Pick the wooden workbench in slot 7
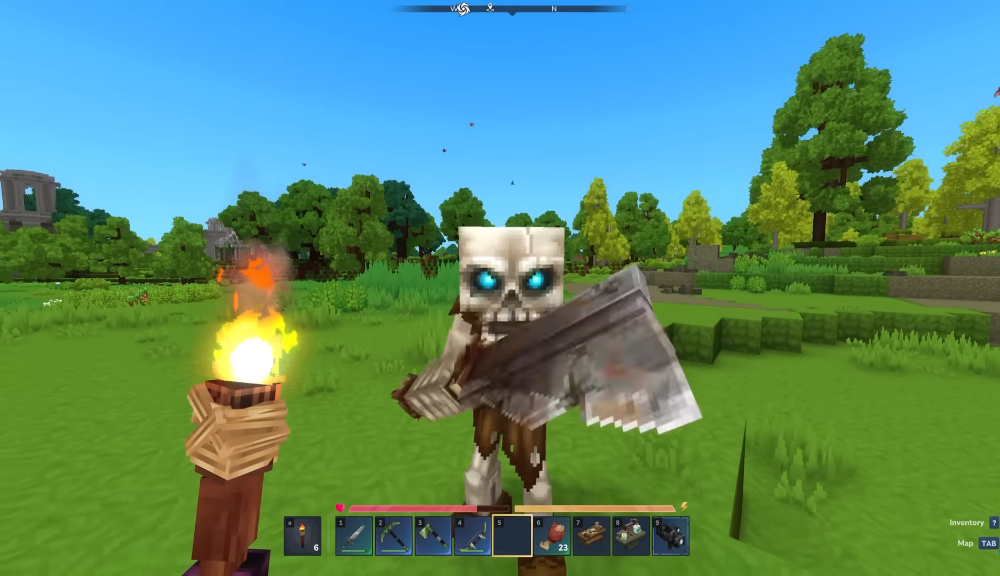Image resolution: width=1000 pixels, height=576 pixels. (x=591, y=536)
